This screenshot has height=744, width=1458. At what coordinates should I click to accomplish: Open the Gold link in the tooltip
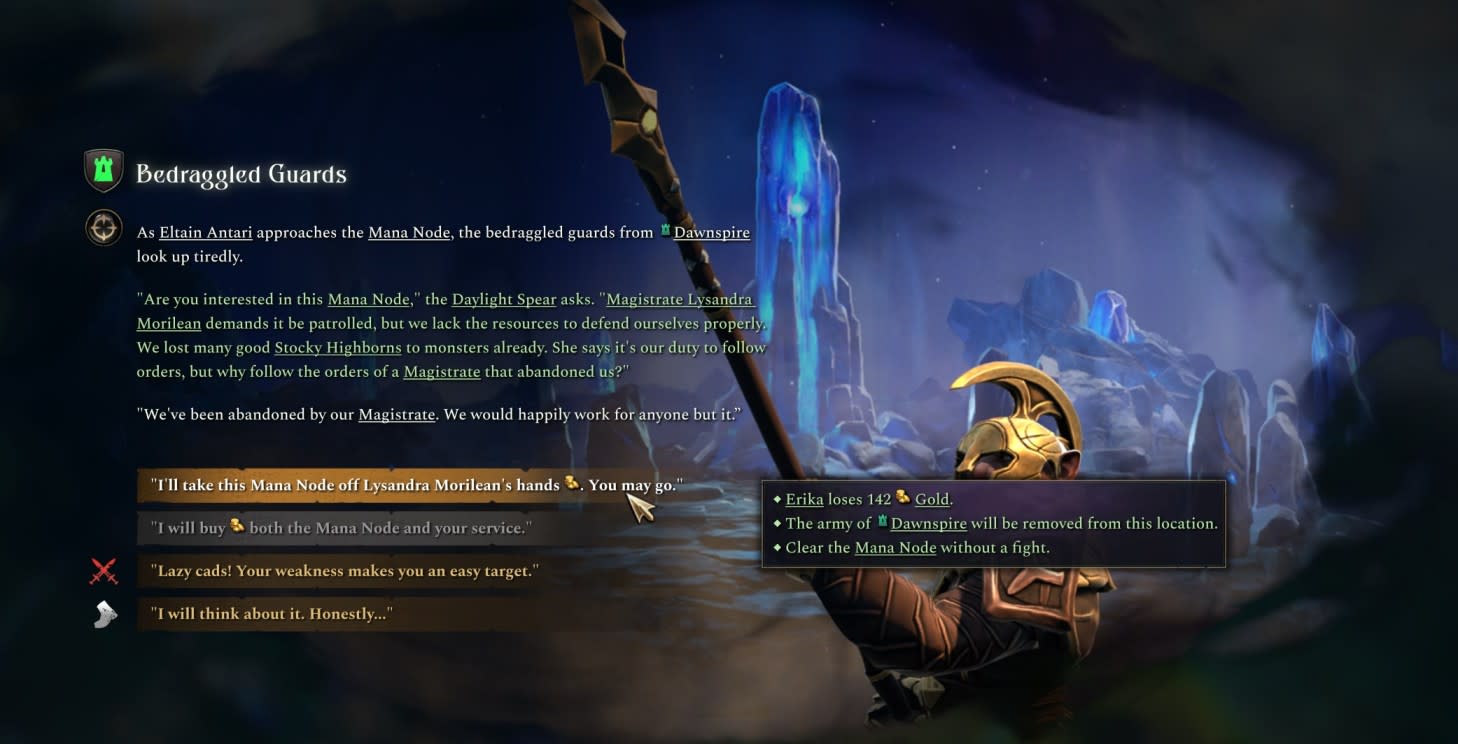click(x=932, y=499)
